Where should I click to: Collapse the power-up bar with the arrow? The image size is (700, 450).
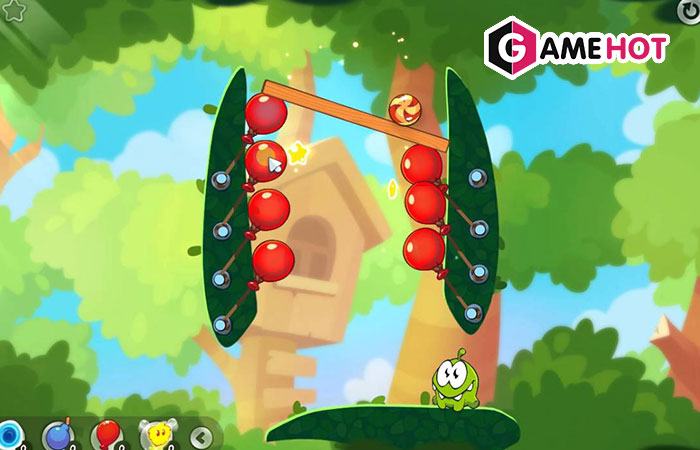click(x=203, y=436)
